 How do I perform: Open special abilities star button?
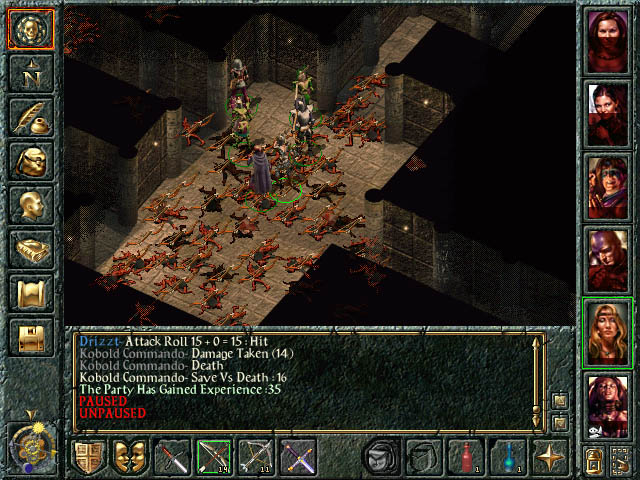pos(550,458)
